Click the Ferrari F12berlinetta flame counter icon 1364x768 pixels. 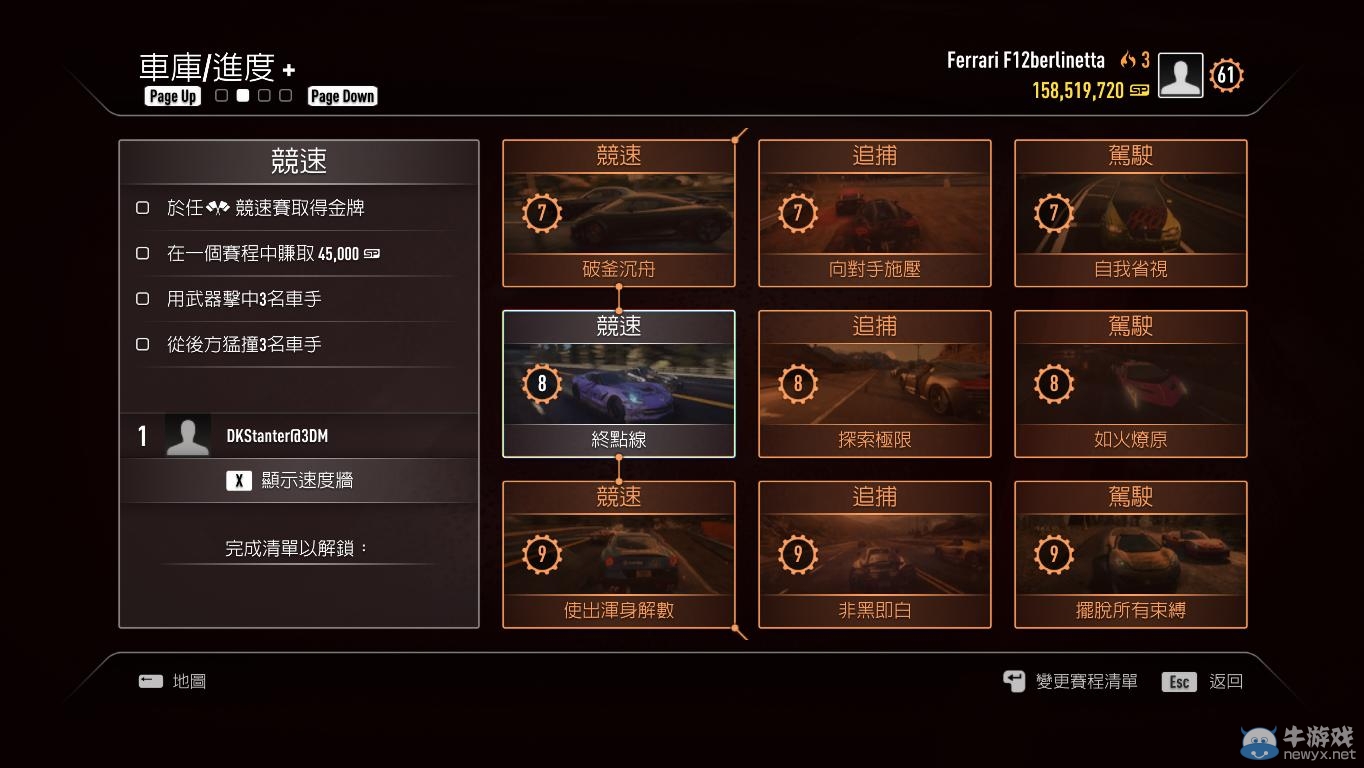(1130, 60)
